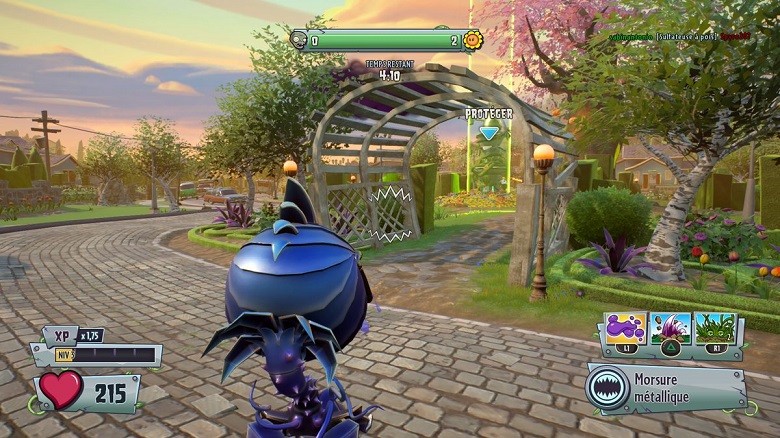Image resolution: width=780 pixels, height=438 pixels.
Task: Select the Spikeweed ability icon
Action: tap(715, 328)
